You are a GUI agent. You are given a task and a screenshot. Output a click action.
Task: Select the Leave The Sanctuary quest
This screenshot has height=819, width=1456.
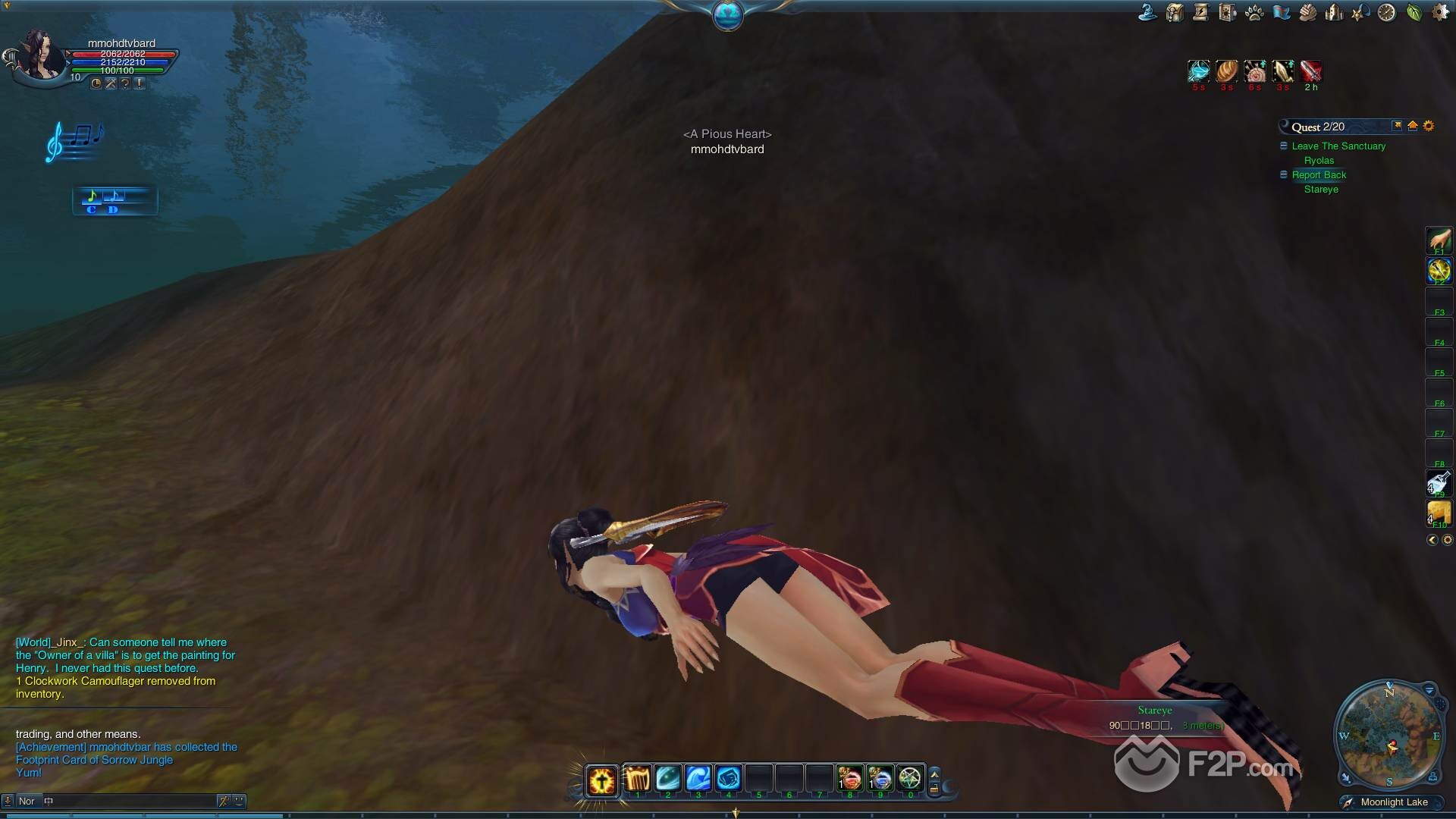1338,146
